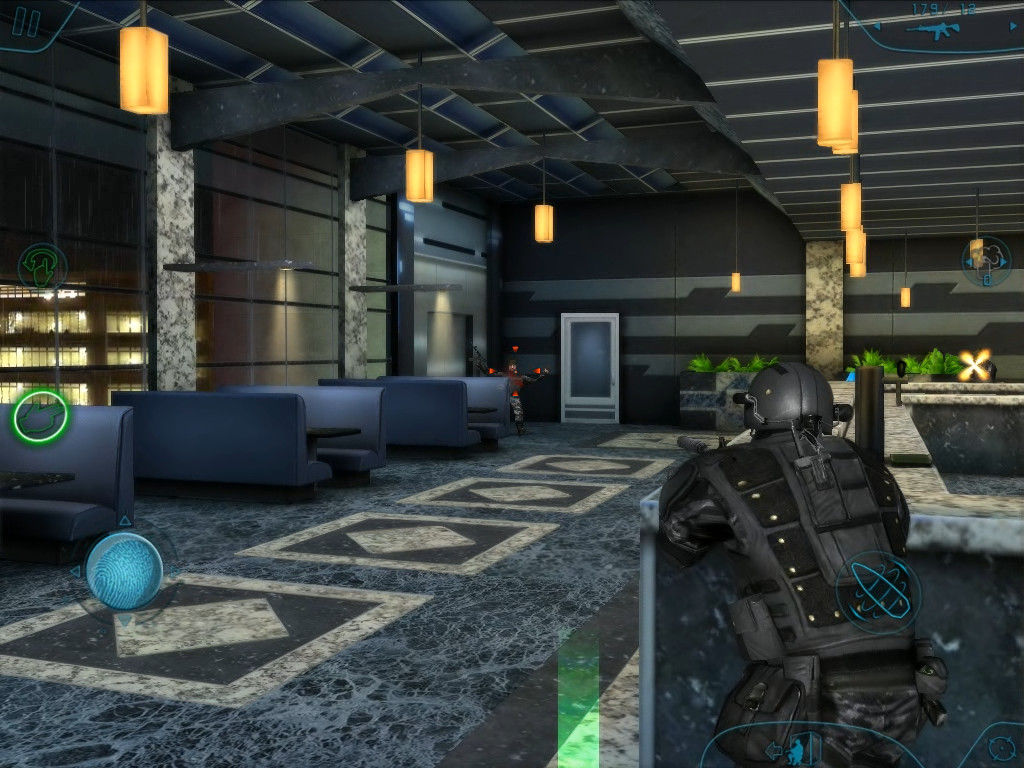
Task: Fire using the blue bullet button
Action: tap(878, 591)
